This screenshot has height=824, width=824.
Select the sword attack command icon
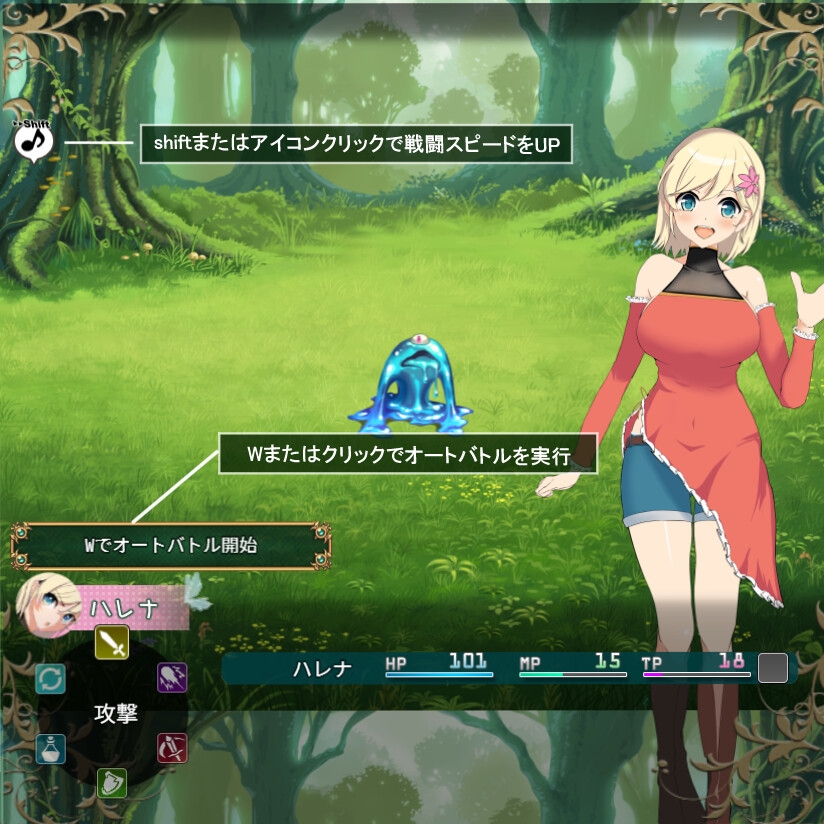tap(112, 642)
